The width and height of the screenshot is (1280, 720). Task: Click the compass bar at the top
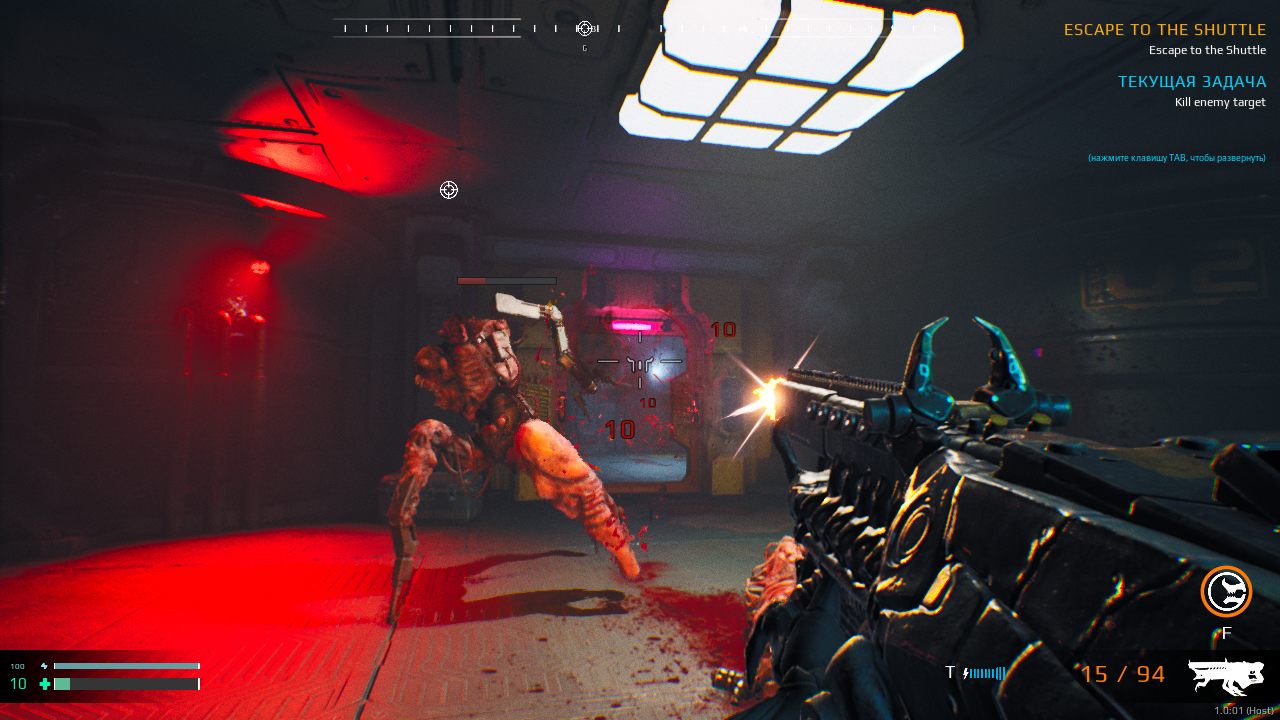[x=478, y=29]
